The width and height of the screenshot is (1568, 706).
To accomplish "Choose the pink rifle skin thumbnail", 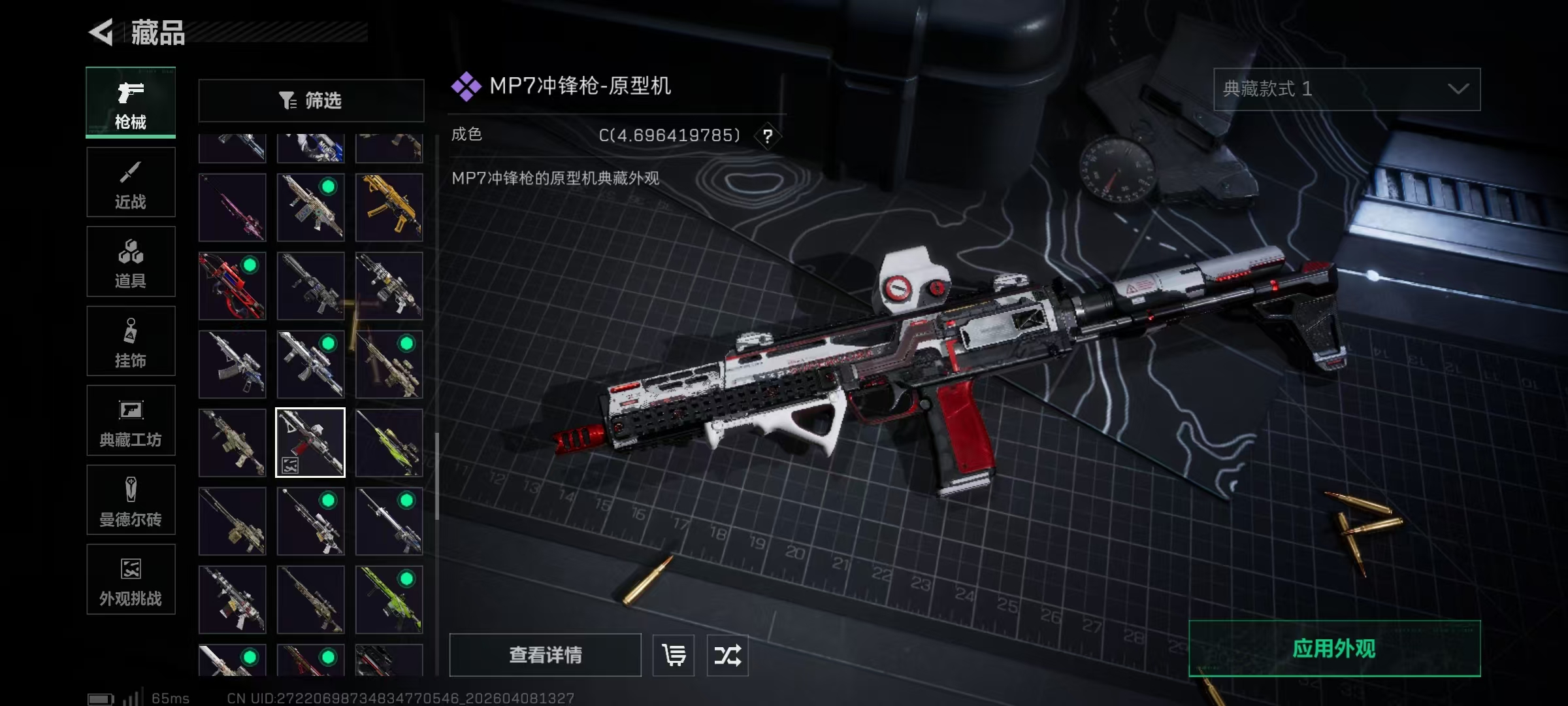I will pos(233,207).
